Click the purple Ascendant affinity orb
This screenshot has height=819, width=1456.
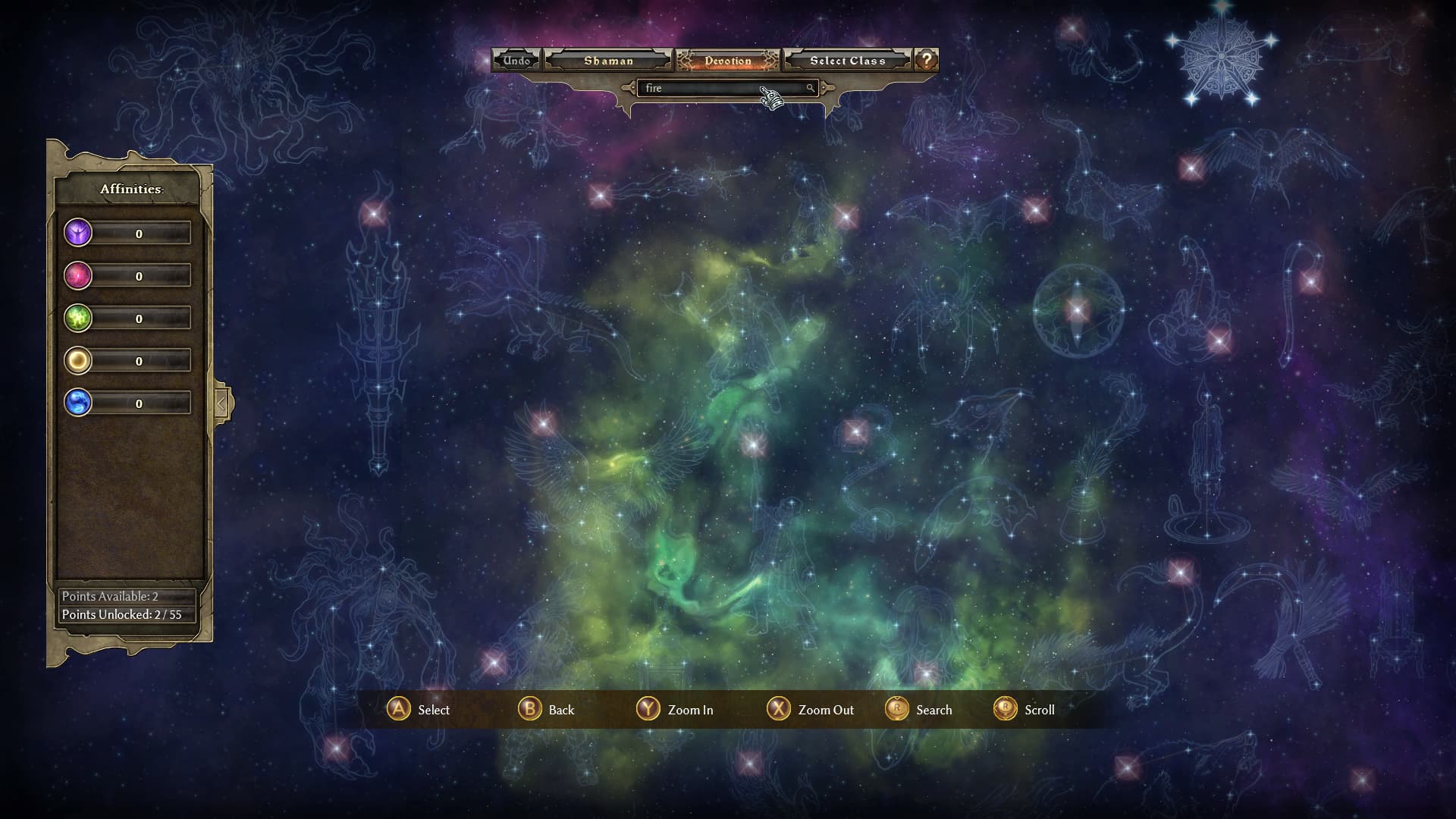[x=77, y=233]
